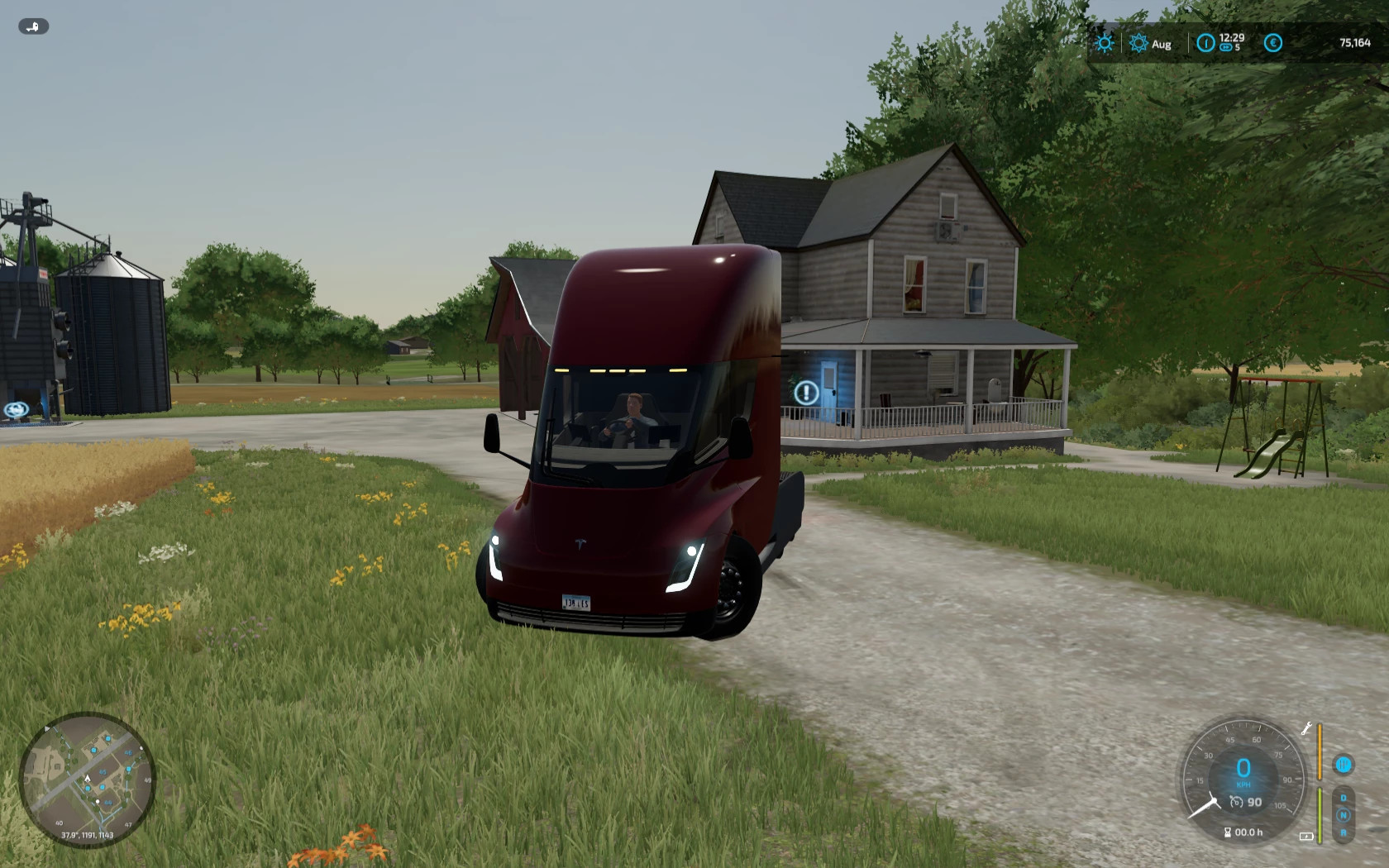This screenshot has height=868, width=1389.
Task: Click the money balance 75,164
Action: coord(1356,43)
